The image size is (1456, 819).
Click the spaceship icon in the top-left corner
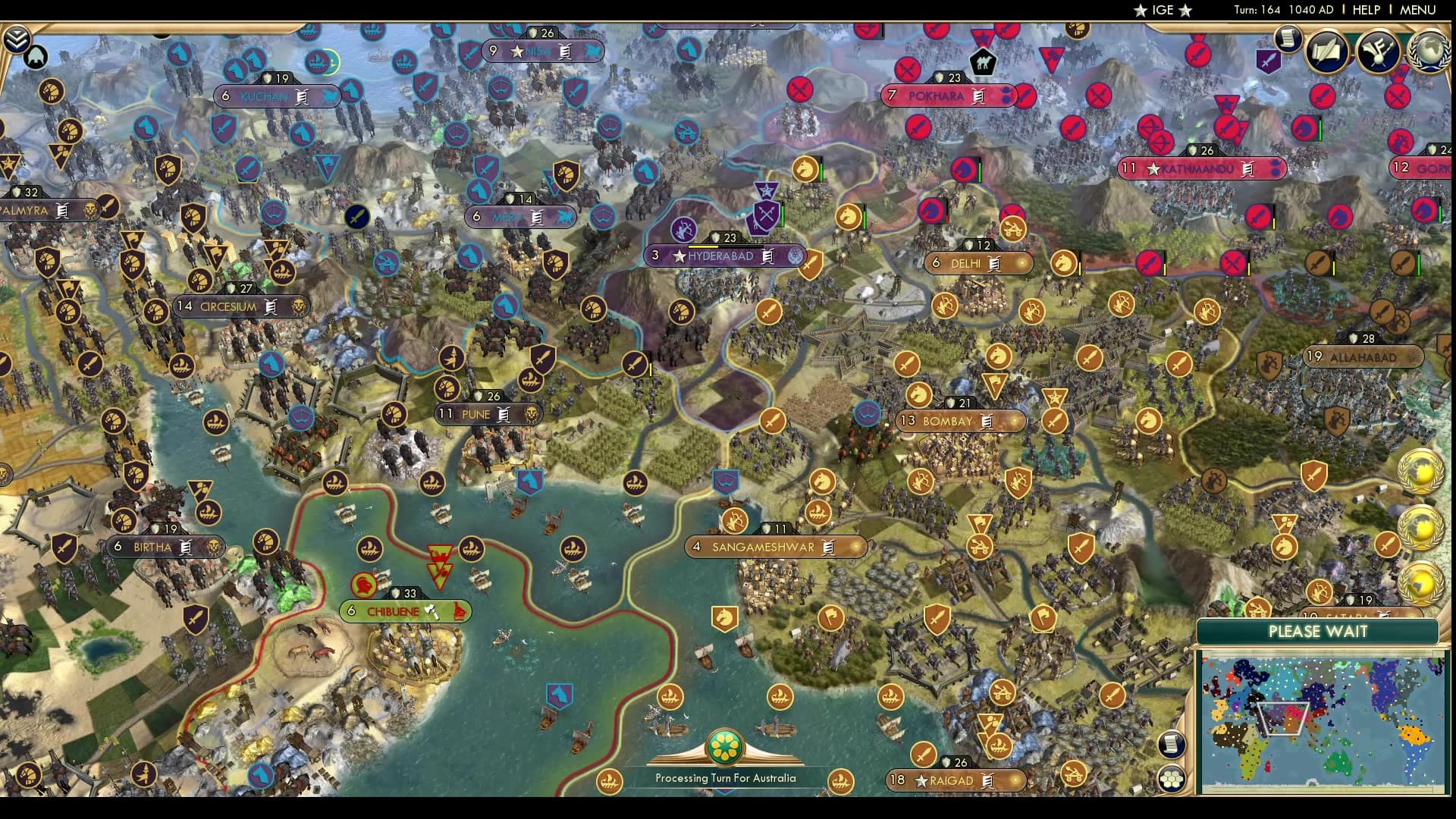36,57
